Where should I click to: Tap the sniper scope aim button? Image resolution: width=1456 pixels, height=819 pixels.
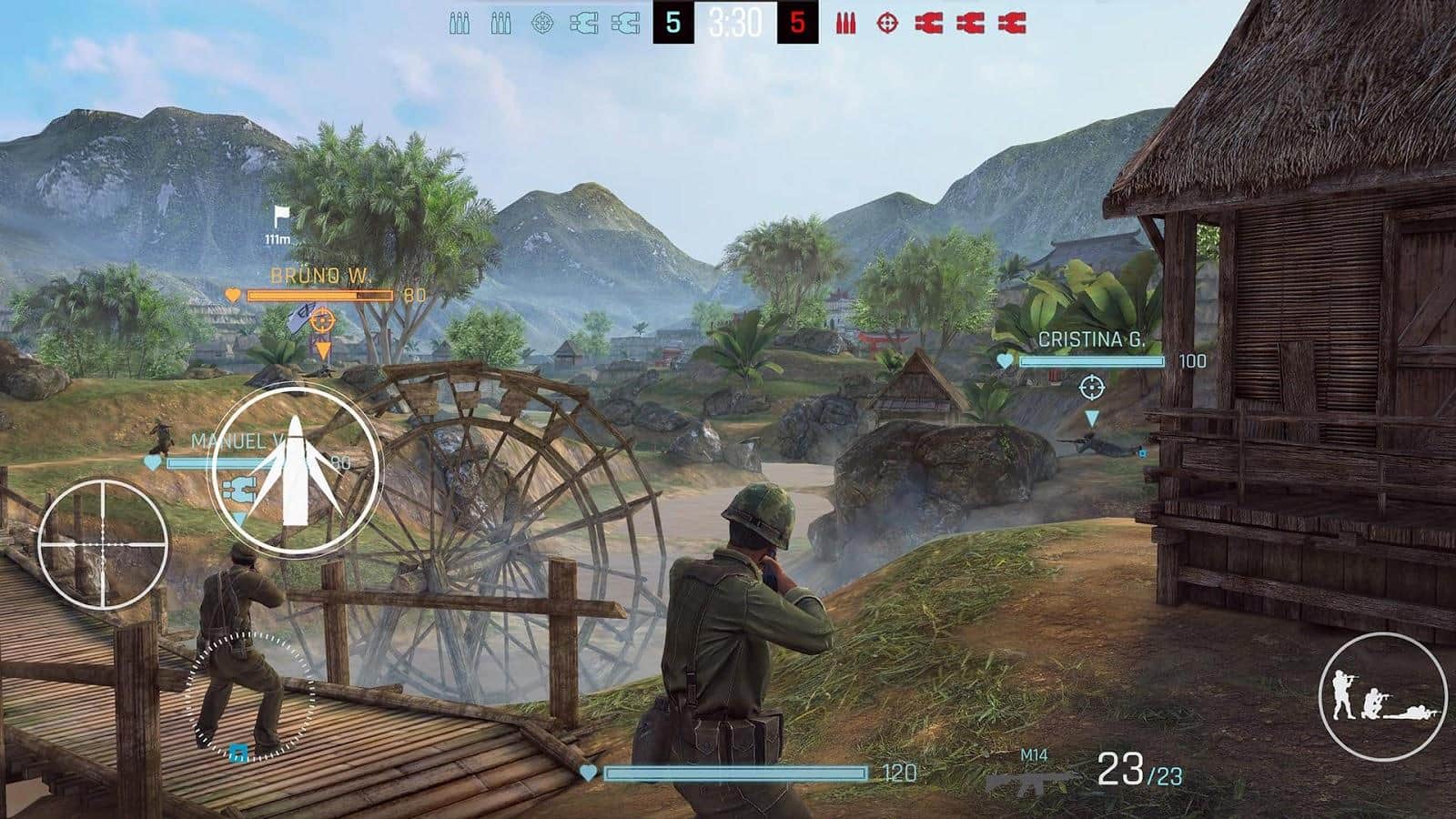(x=102, y=543)
